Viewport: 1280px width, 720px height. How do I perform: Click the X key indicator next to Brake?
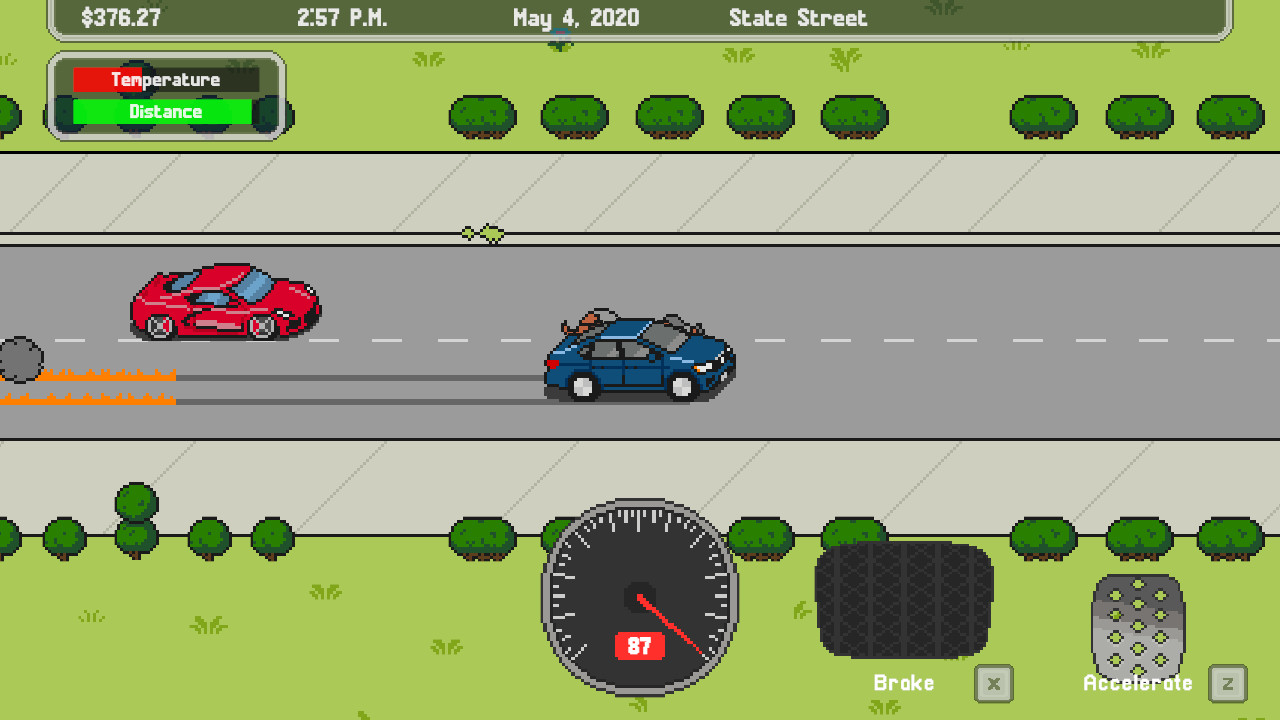tap(993, 684)
